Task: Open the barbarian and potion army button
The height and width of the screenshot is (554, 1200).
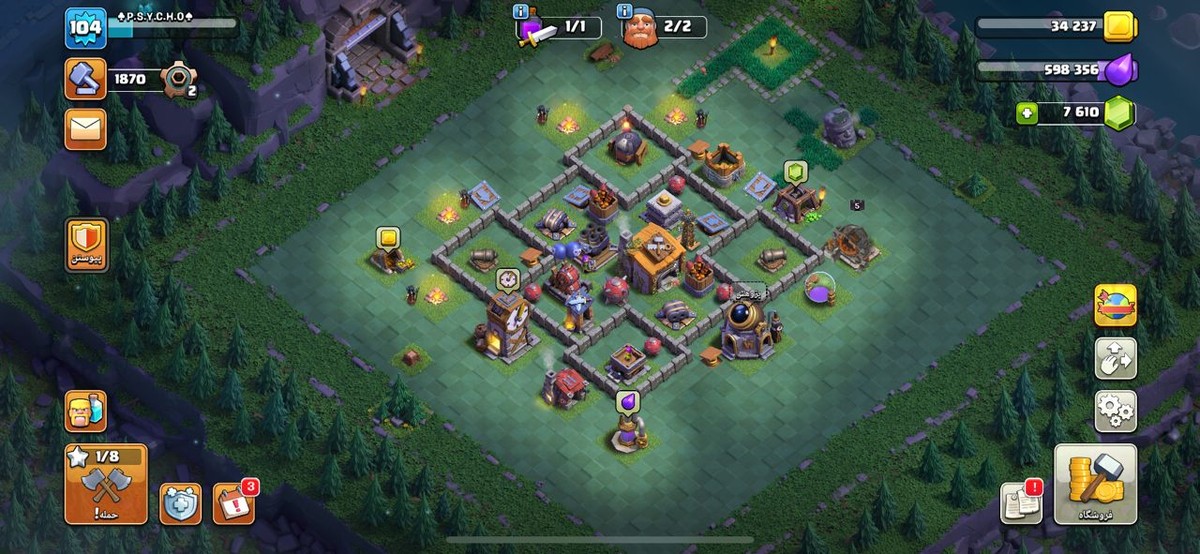Action: point(85,410)
